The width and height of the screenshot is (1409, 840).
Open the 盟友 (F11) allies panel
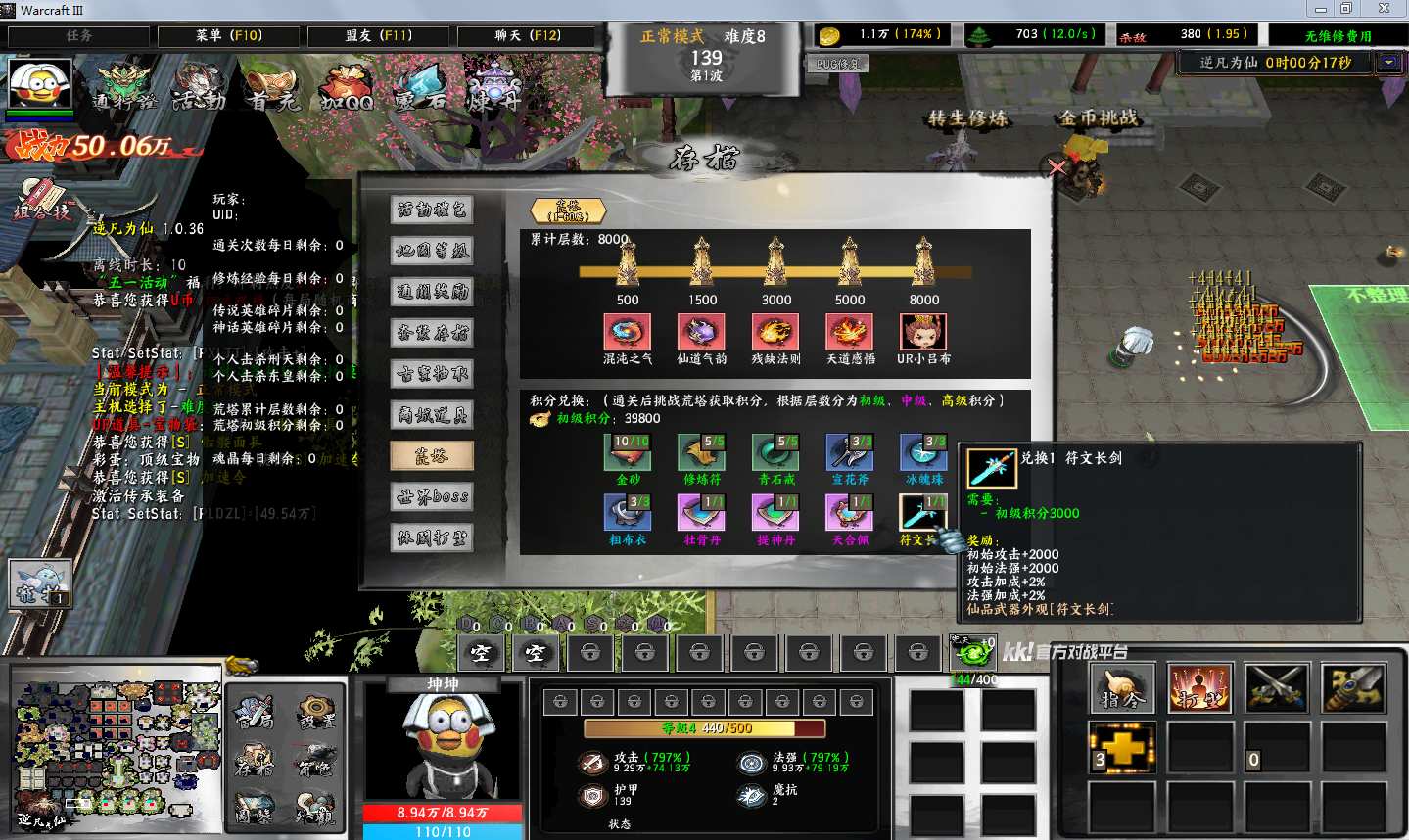pos(378,36)
